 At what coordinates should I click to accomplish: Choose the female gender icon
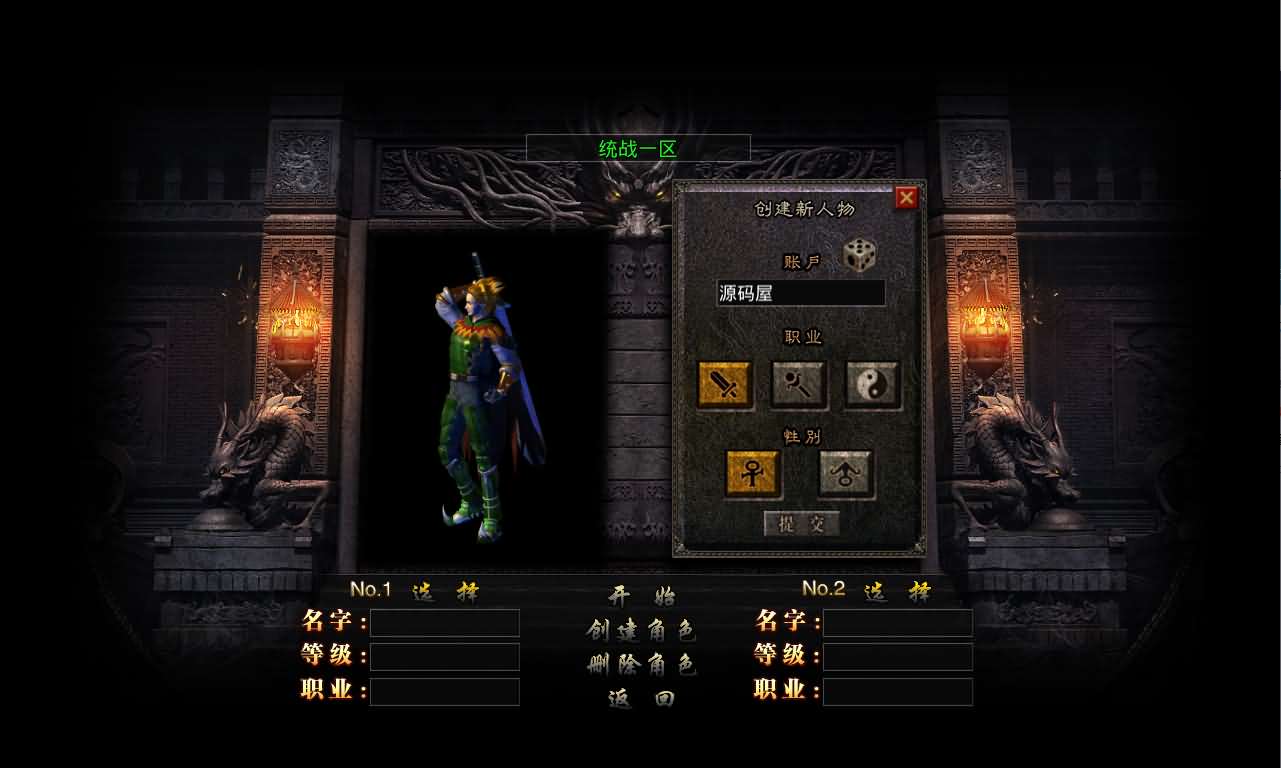(751, 474)
